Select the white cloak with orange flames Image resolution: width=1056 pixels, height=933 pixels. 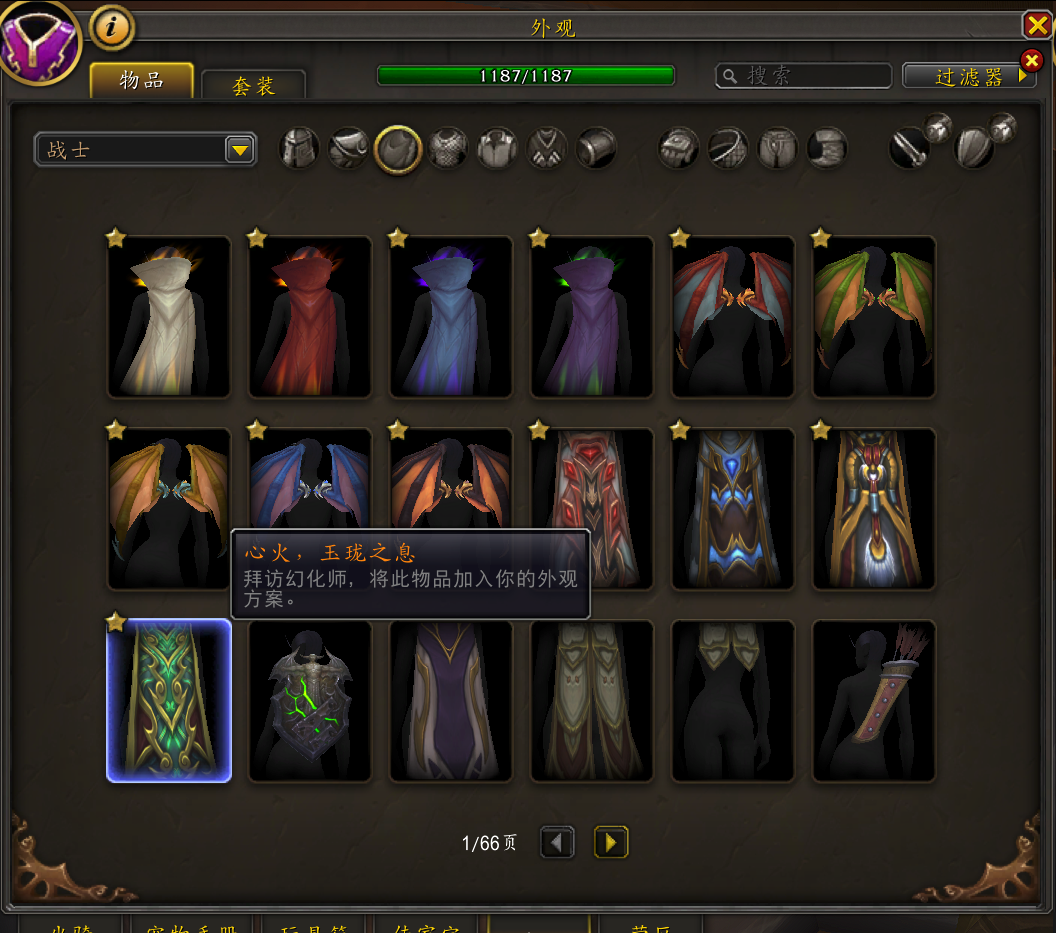[x=169, y=317]
